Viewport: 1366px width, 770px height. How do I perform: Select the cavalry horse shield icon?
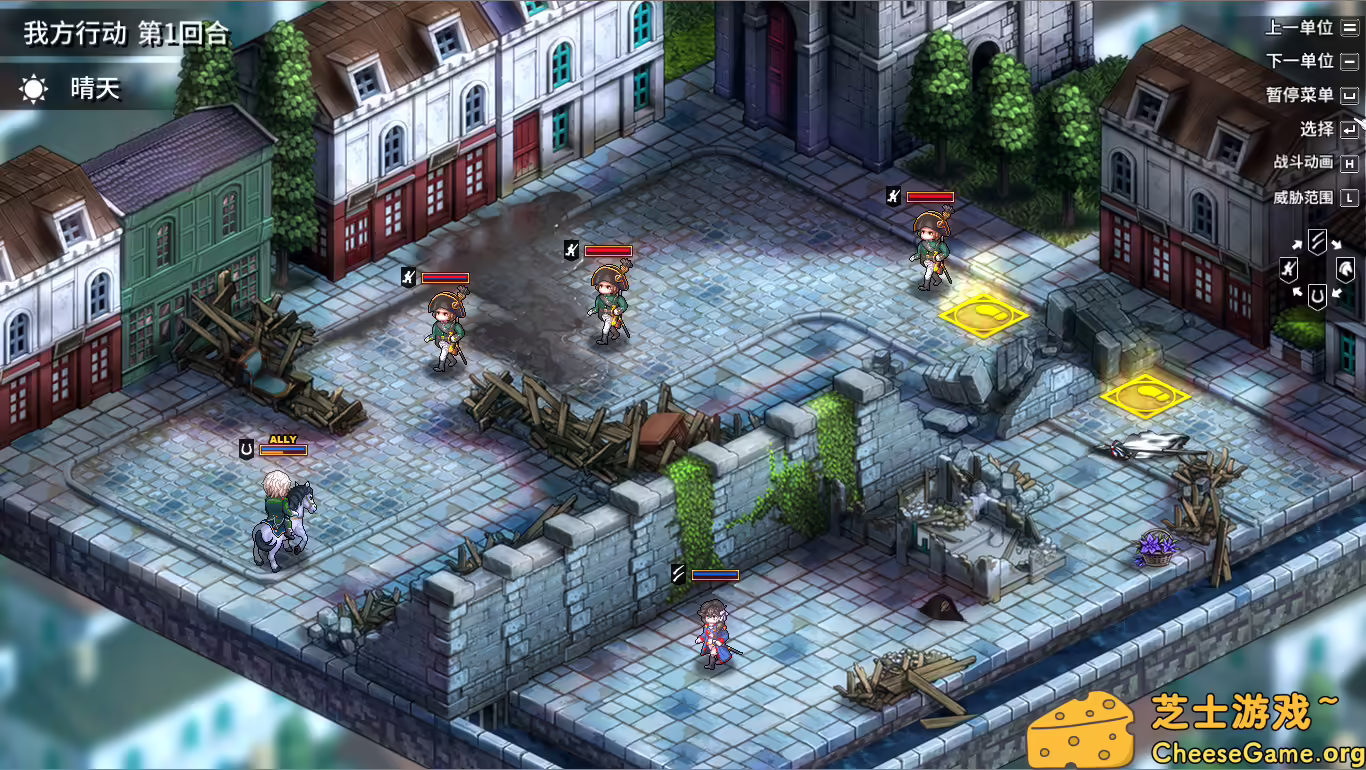[x=1346, y=270]
